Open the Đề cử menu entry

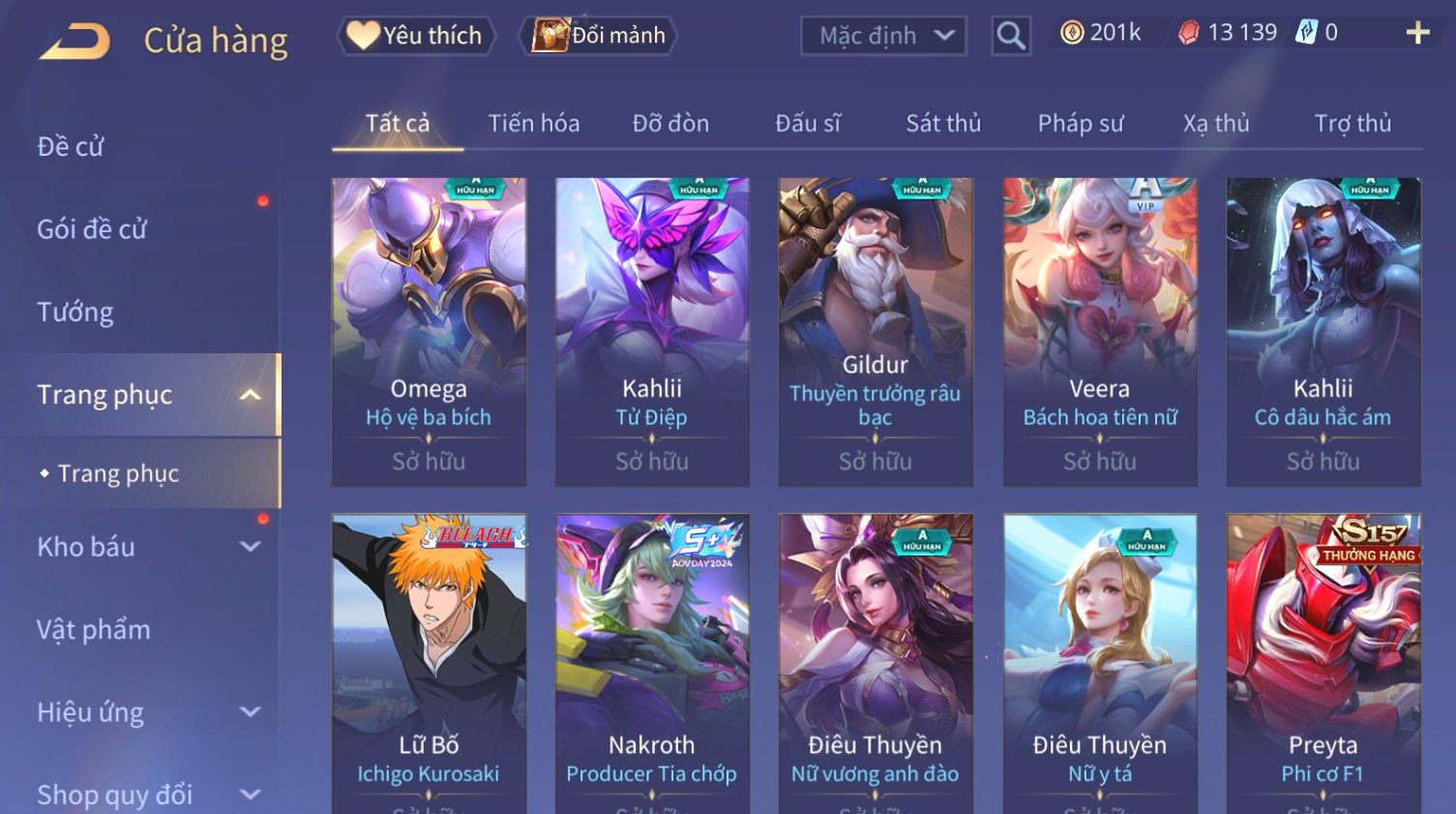click(71, 147)
